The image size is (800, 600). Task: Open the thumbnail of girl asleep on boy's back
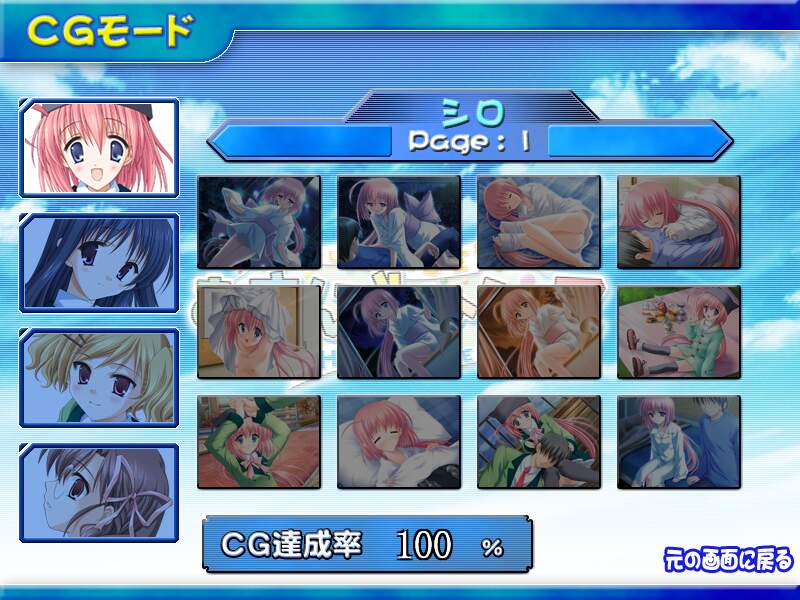click(678, 222)
